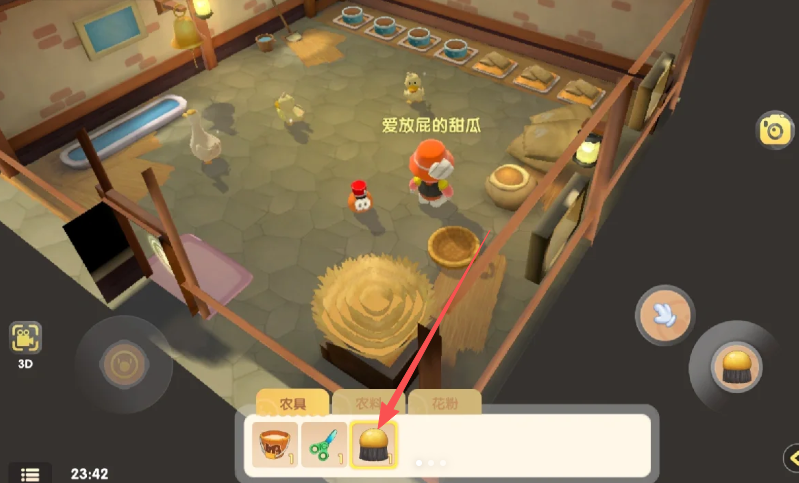Click the yellow arrow at the right edge
This screenshot has height=483, width=799.
(791, 458)
